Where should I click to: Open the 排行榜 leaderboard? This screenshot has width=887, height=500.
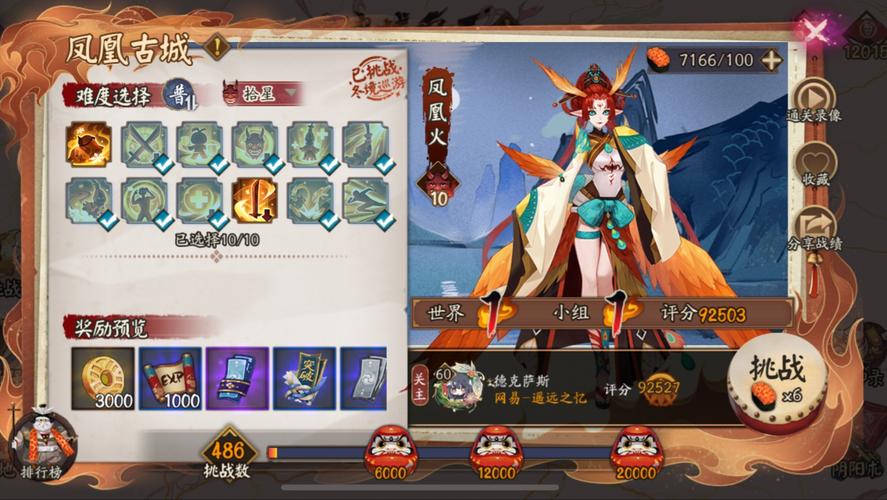[x=41, y=442]
